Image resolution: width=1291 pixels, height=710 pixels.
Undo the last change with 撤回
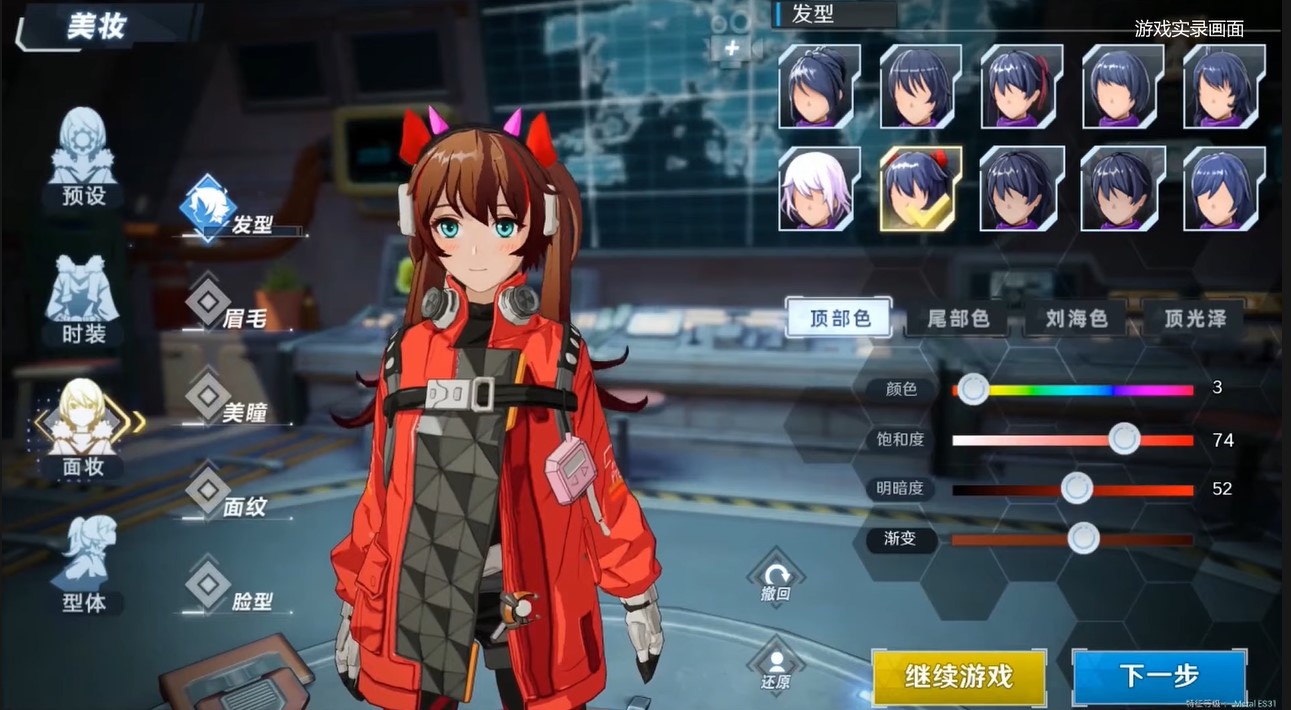pyautogui.click(x=776, y=581)
